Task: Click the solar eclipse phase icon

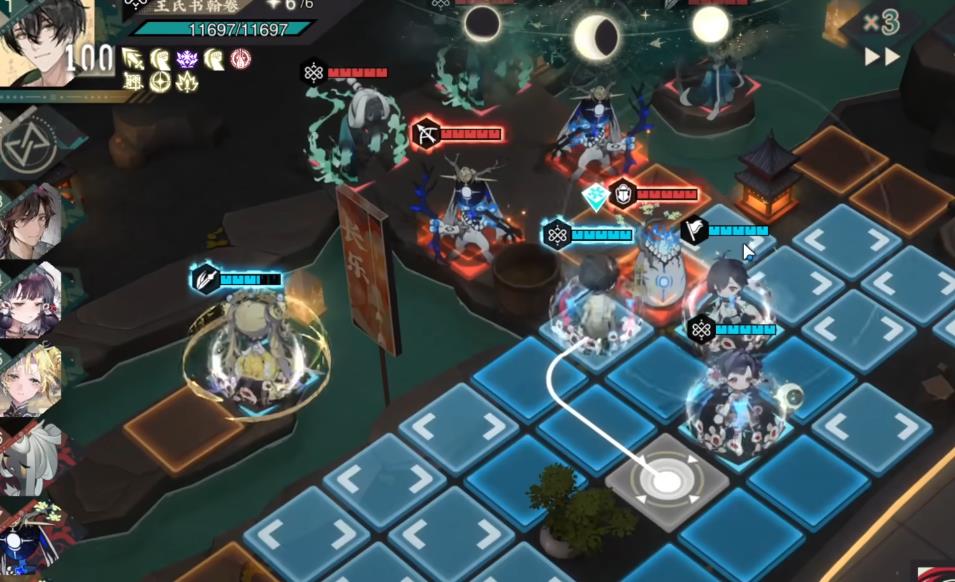Action: click(483, 22)
